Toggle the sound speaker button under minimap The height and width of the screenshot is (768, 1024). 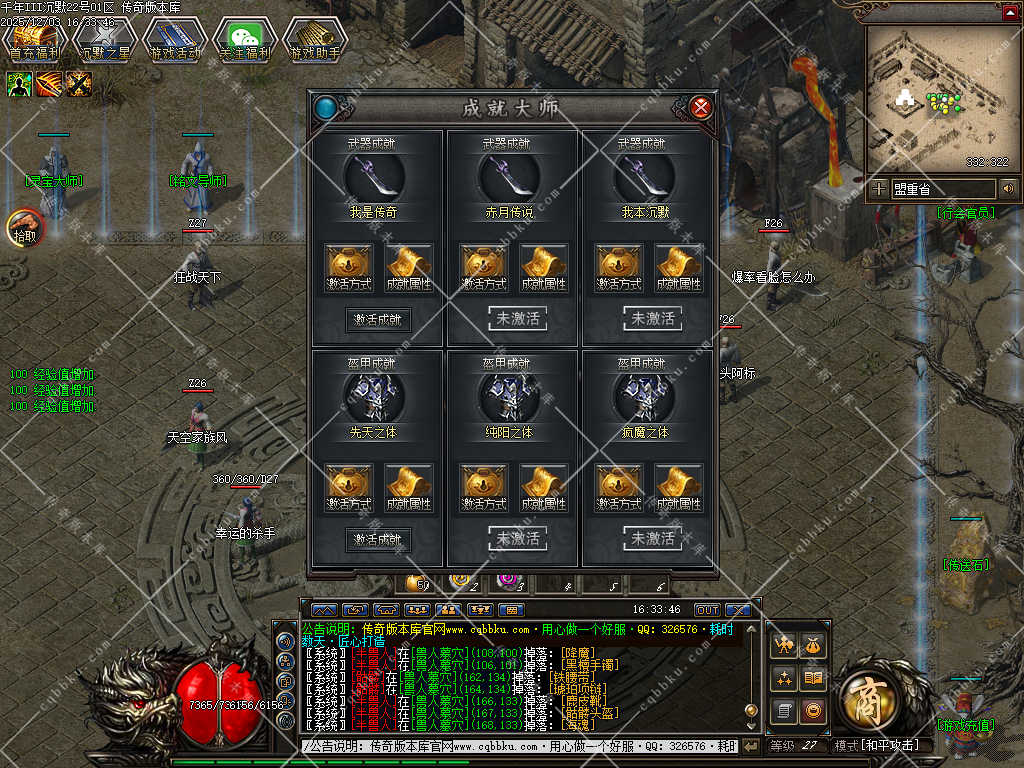(1008, 188)
